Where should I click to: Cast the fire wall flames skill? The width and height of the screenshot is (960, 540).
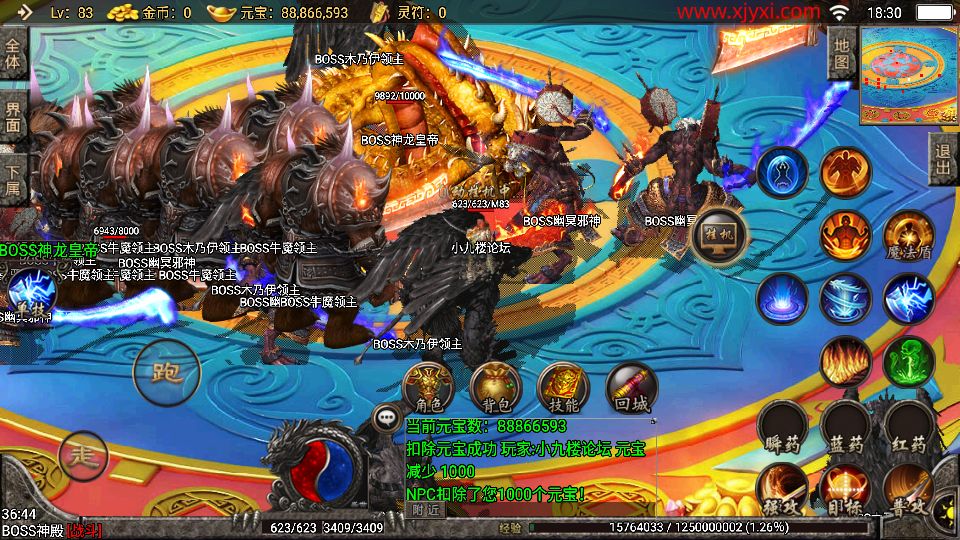[x=845, y=362]
